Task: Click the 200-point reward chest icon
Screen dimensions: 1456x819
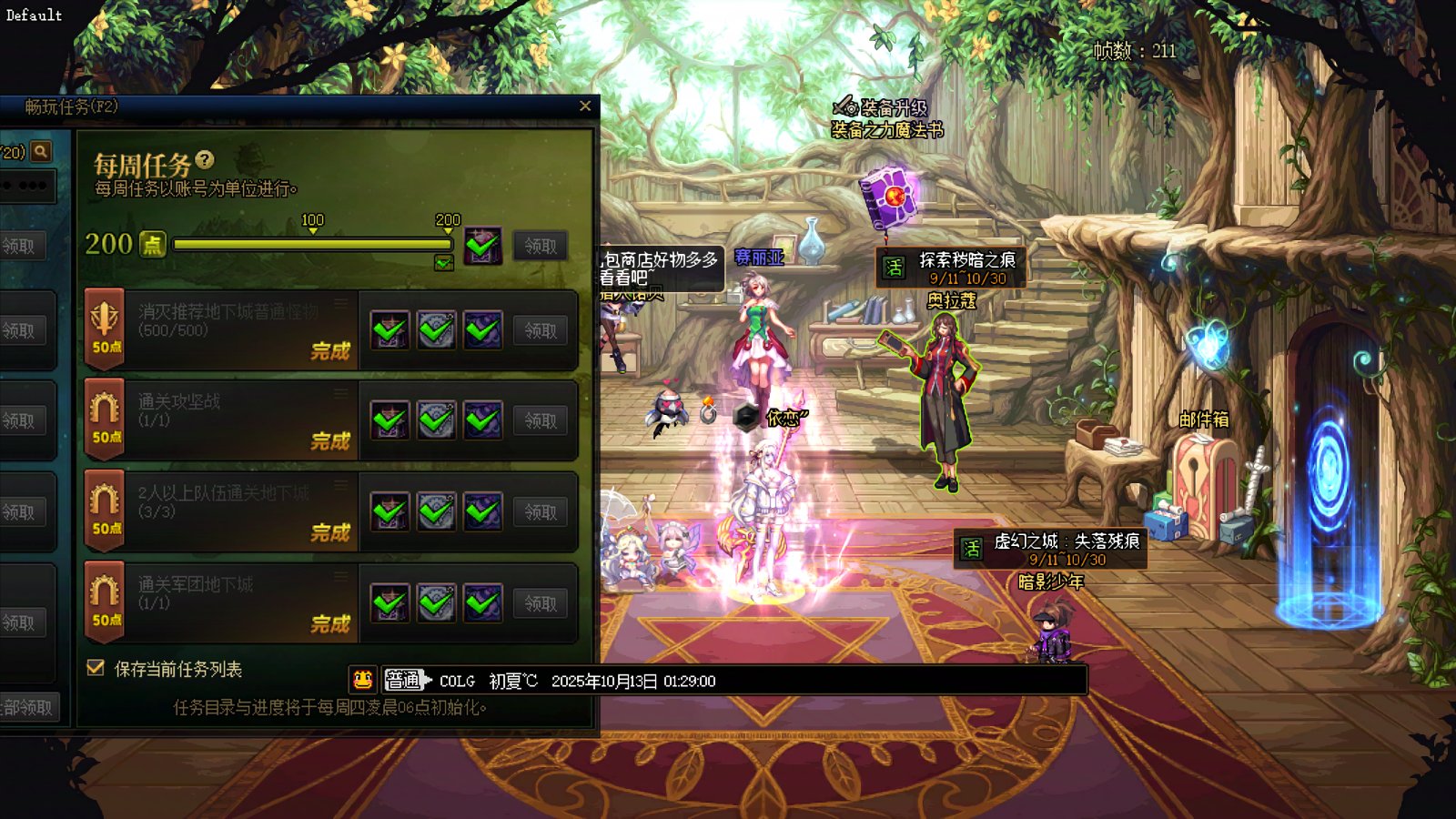Action: [482, 245]
